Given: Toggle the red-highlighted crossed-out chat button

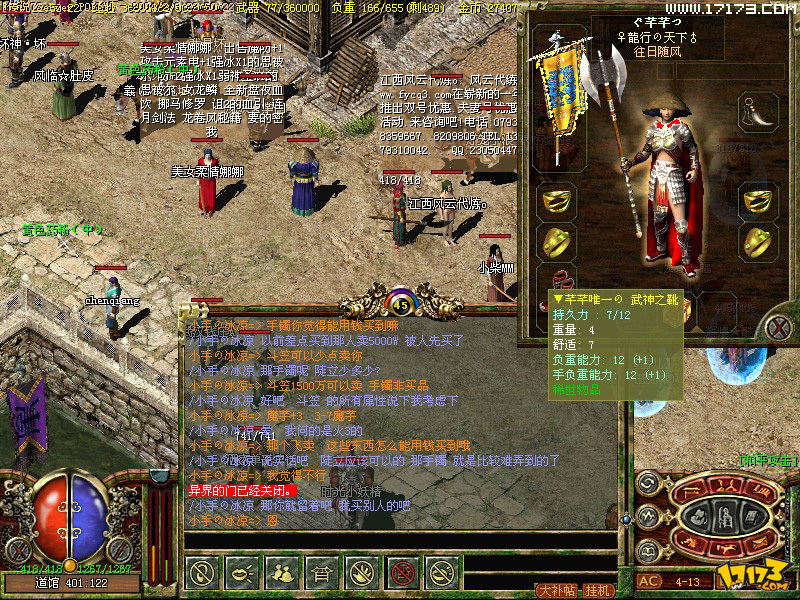Looking at the screenshot, I should tap(402, 572).
